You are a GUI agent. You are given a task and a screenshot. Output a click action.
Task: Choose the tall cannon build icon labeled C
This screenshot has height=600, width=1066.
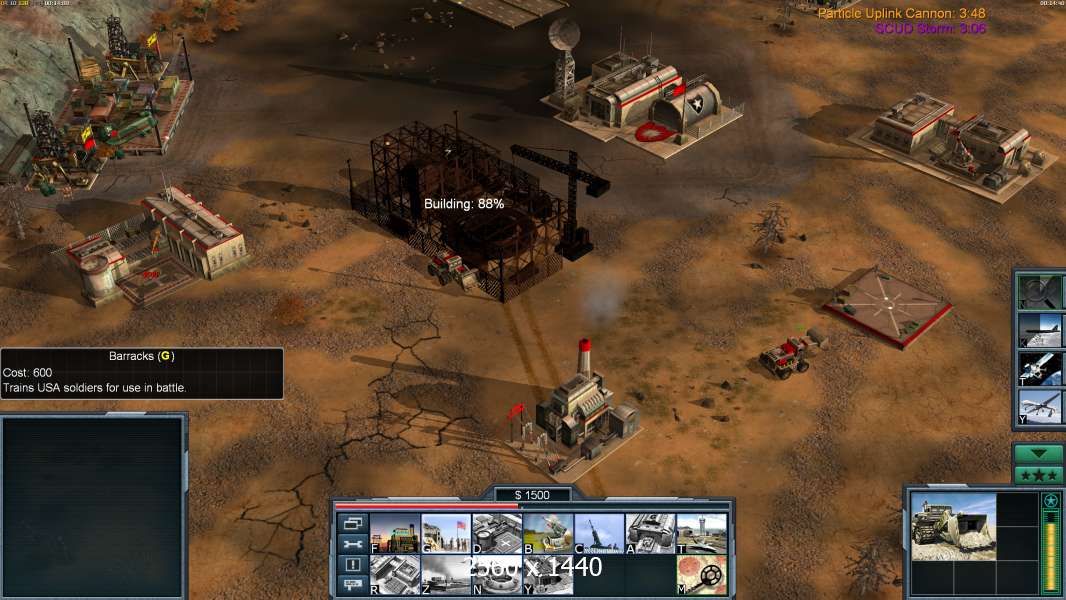599,533
